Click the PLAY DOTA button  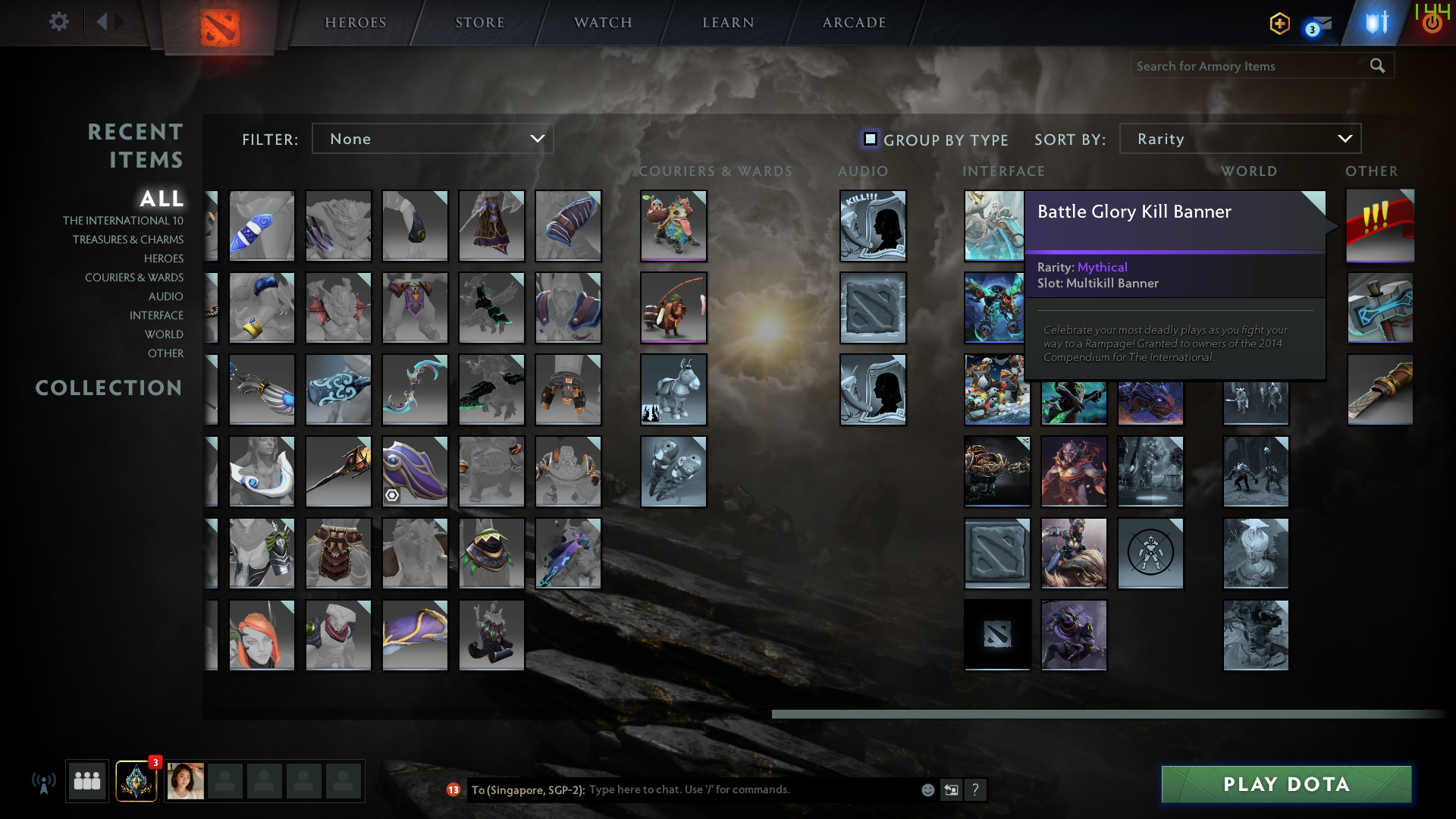(1285, 784)
